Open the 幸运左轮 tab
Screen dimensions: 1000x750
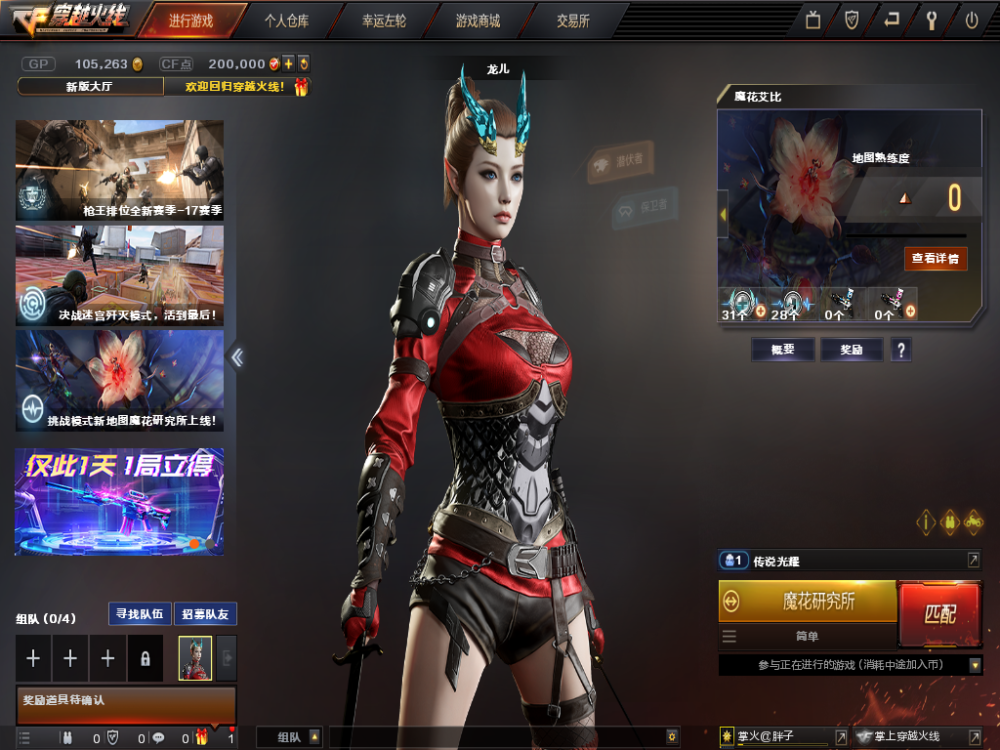pos(382,20)
